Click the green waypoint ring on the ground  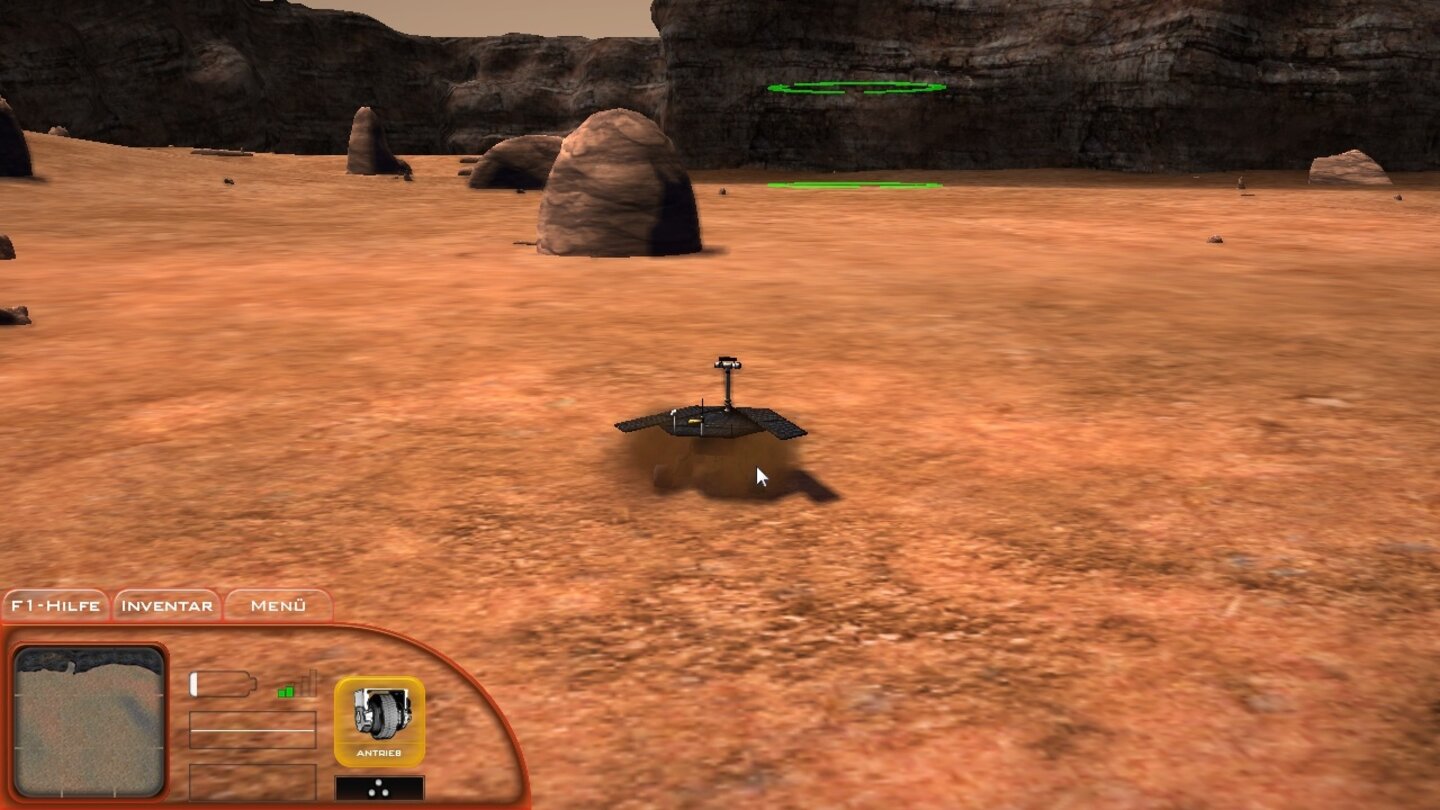855,185
